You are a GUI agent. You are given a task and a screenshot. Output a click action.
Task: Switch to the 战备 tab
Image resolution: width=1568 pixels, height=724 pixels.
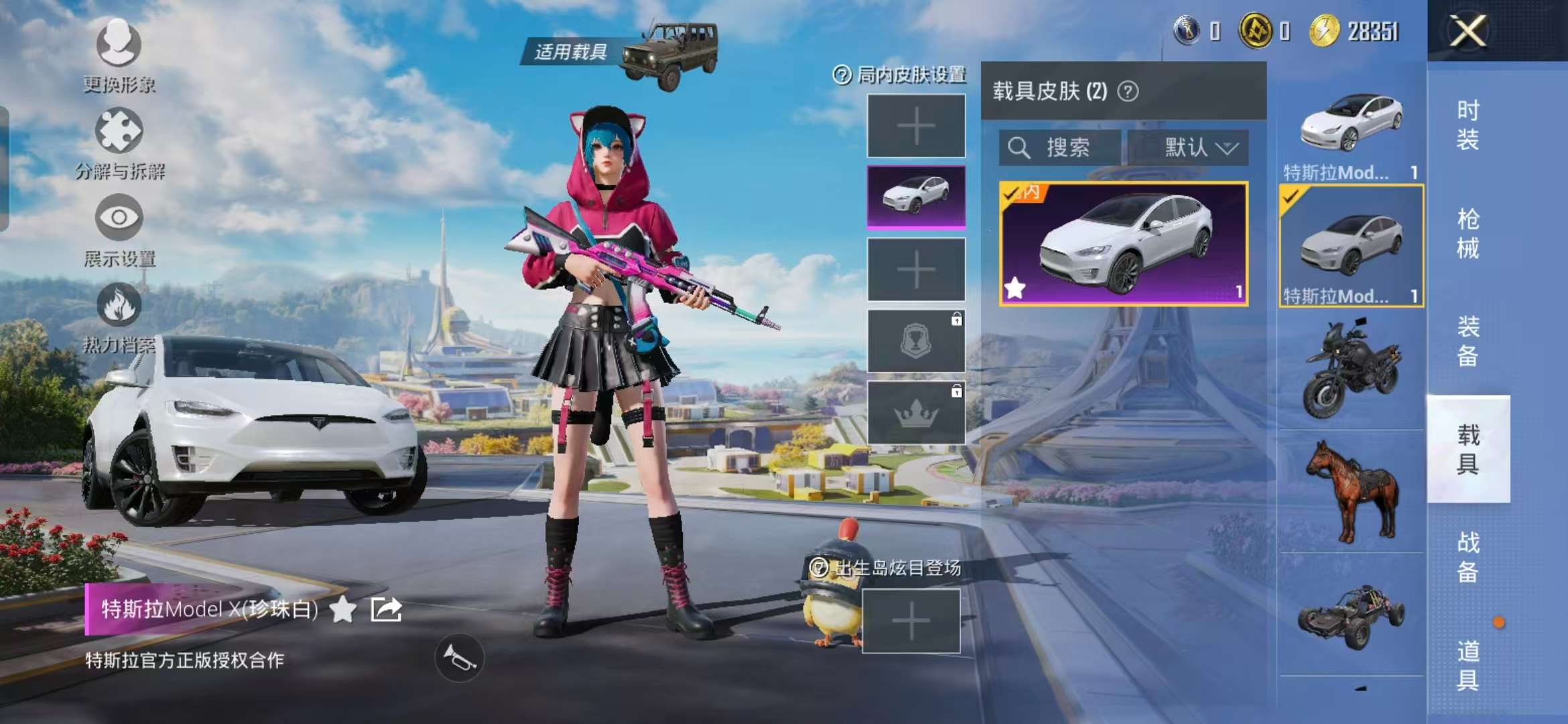click(x=1467, y=557)
